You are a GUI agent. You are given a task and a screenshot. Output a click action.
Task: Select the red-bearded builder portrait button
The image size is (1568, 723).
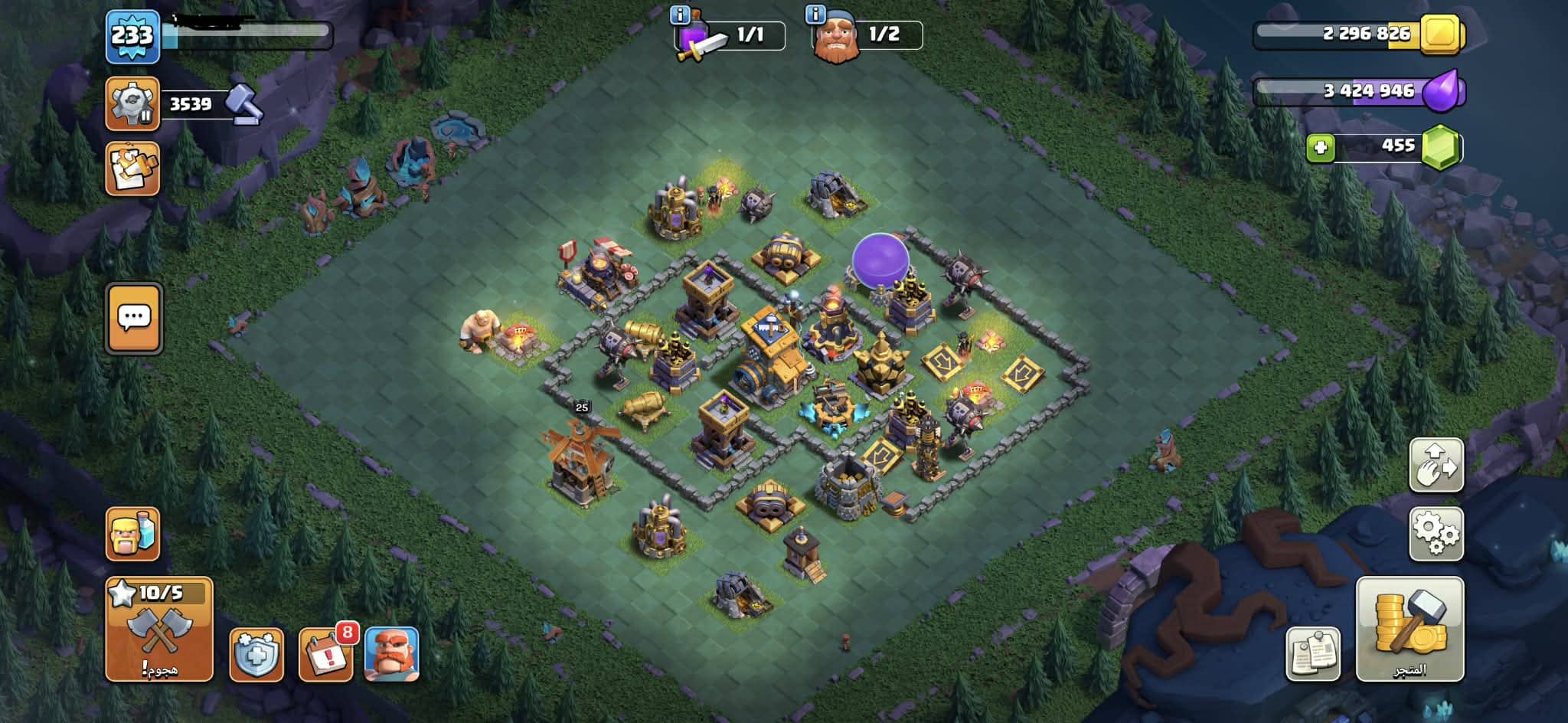click(x=391, y=654)
